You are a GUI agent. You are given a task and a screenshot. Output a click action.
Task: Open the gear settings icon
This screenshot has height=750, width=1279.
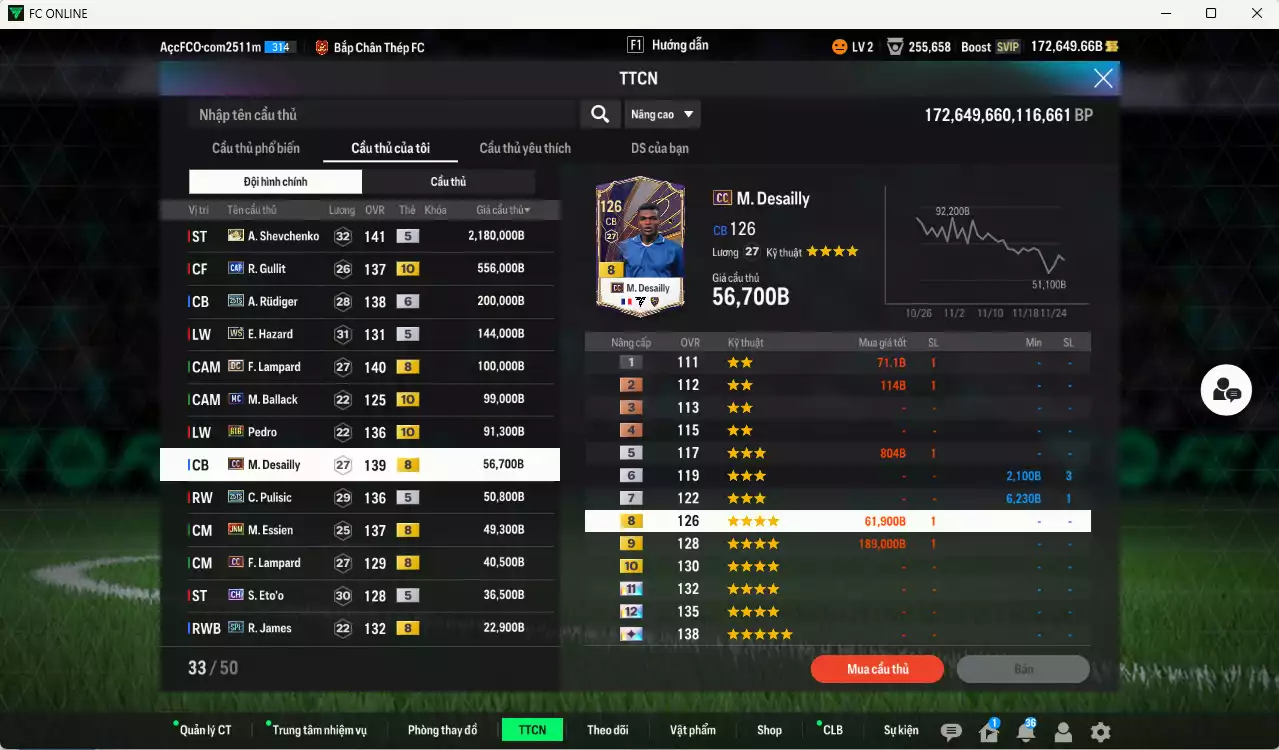pyautogui.click(x=1100, y=732)
